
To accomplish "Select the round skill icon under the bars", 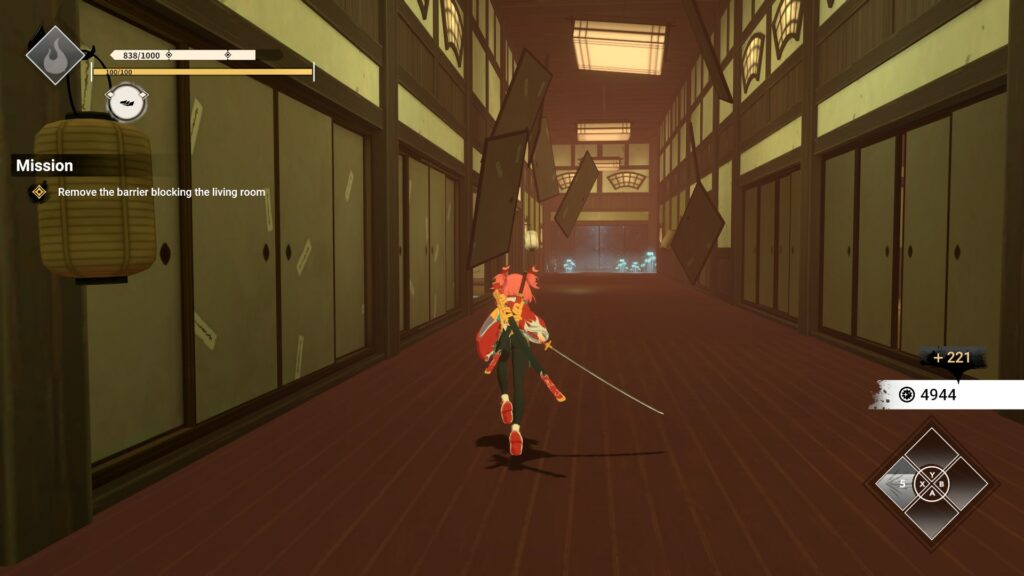I will pyautogui.click(x=127, y=102).
